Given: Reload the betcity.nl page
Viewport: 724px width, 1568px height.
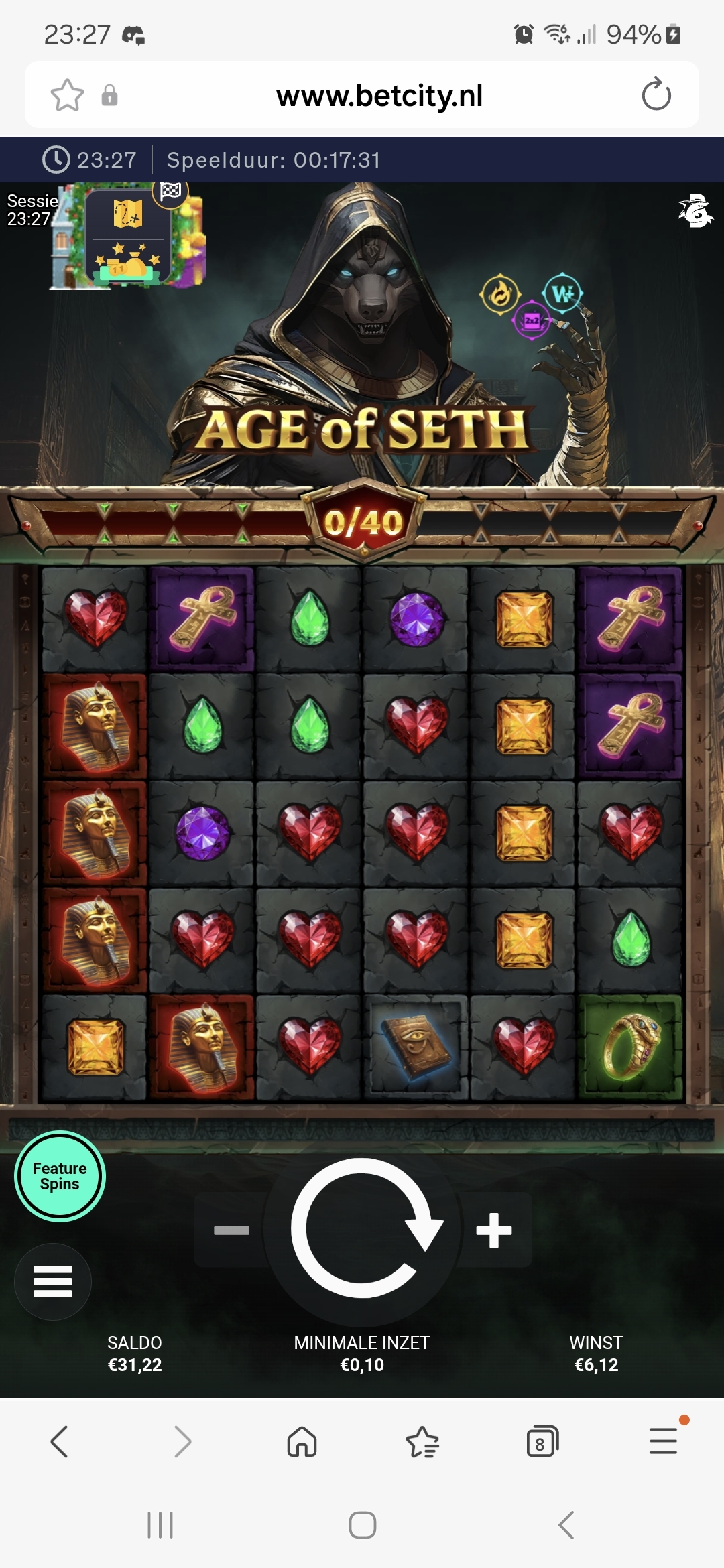Looking at the screenshot, I should [656, 94].
